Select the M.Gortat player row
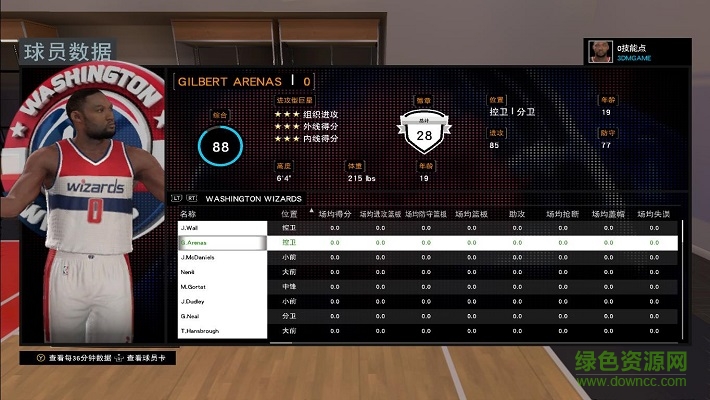The width and height of the screenshot is (710, 400). (220, 287)
